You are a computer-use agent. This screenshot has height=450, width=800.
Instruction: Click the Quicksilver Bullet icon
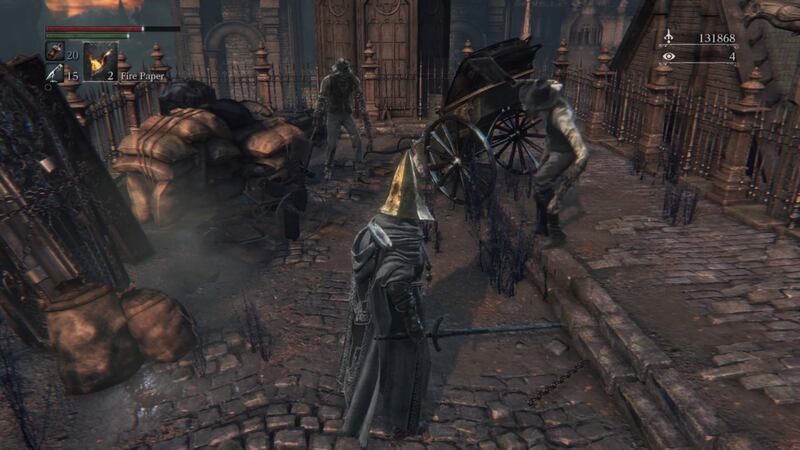point(54,73)
